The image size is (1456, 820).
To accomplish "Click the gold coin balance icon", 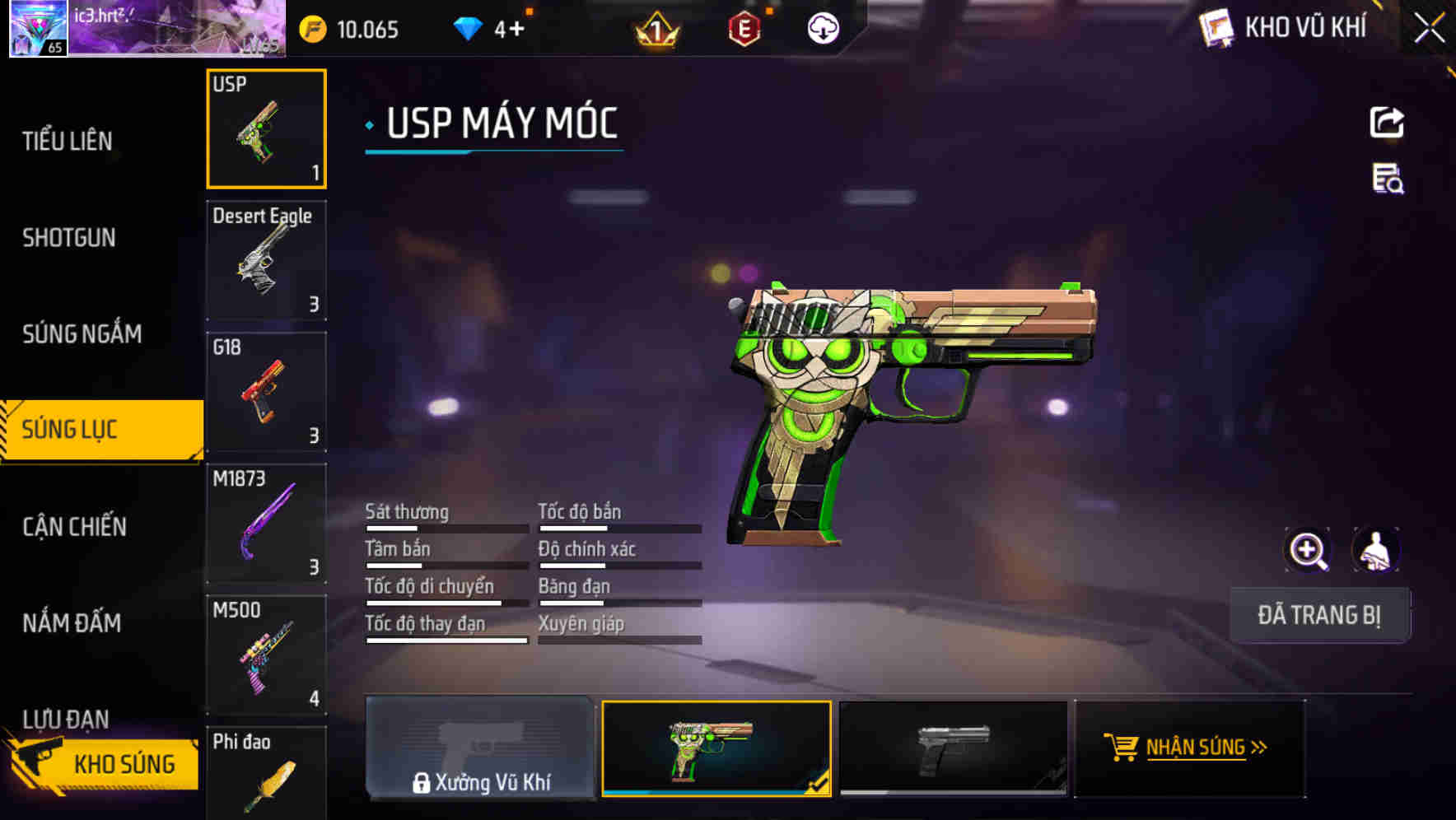I will click(x=311, y=28).
